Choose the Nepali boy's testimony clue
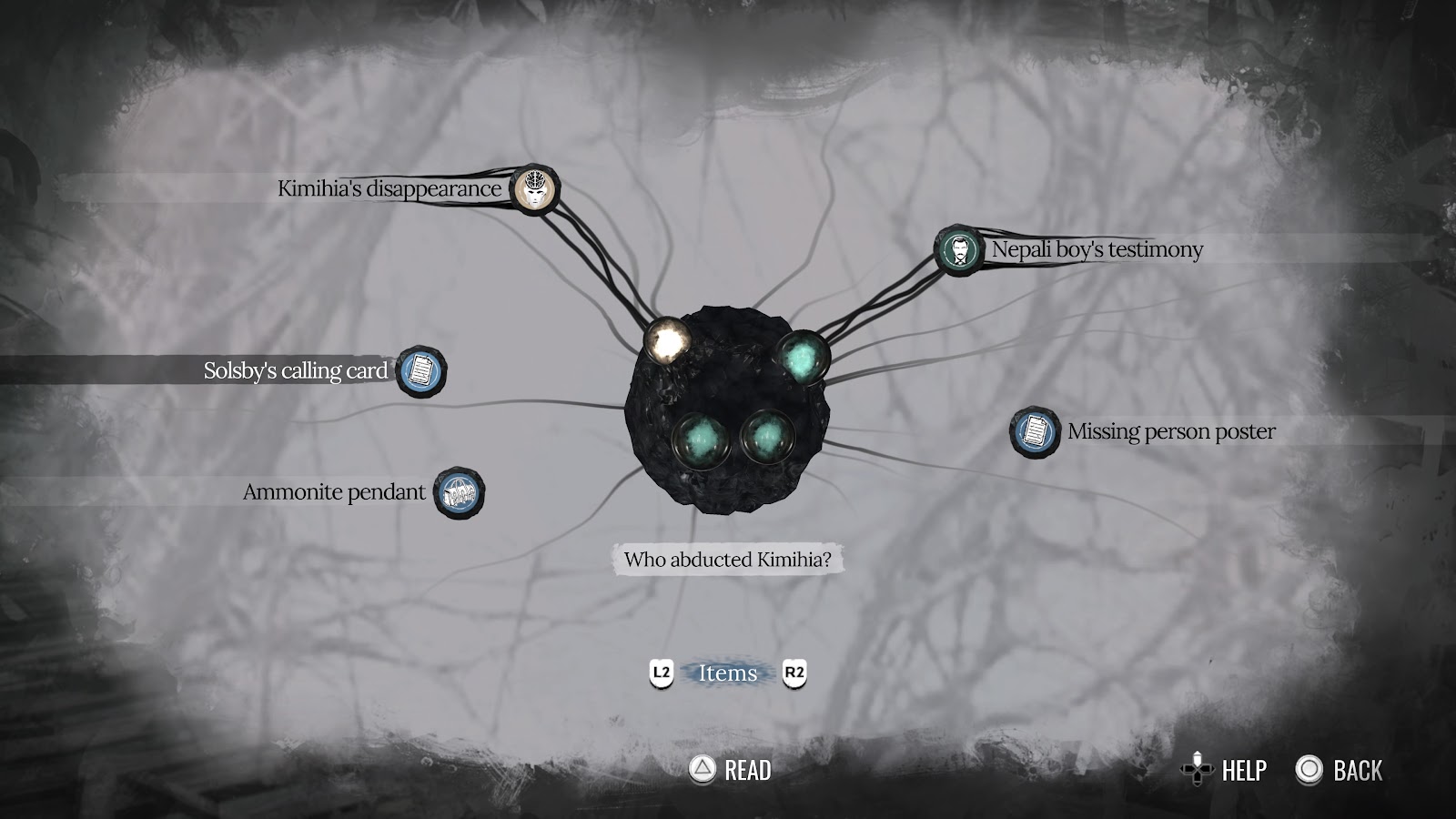Viewport: 1456px width, 819px height. (x=958, y=250)
